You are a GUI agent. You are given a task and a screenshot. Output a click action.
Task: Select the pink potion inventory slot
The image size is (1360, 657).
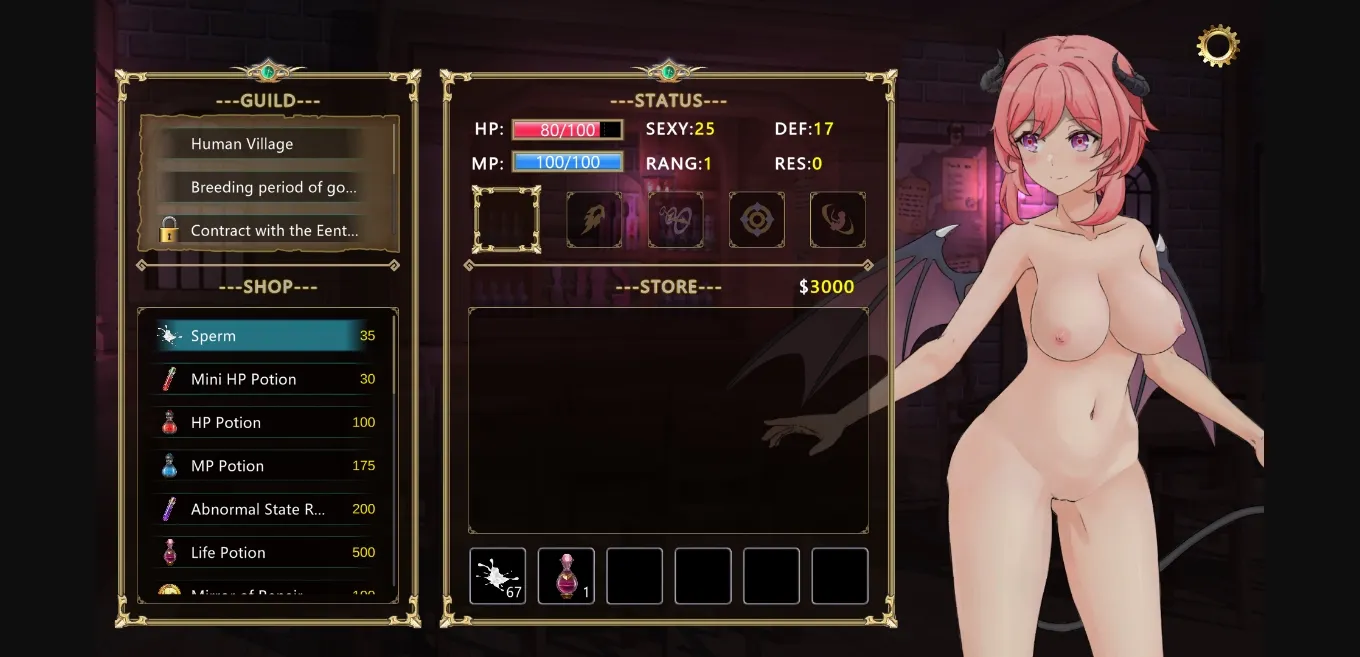566,576
